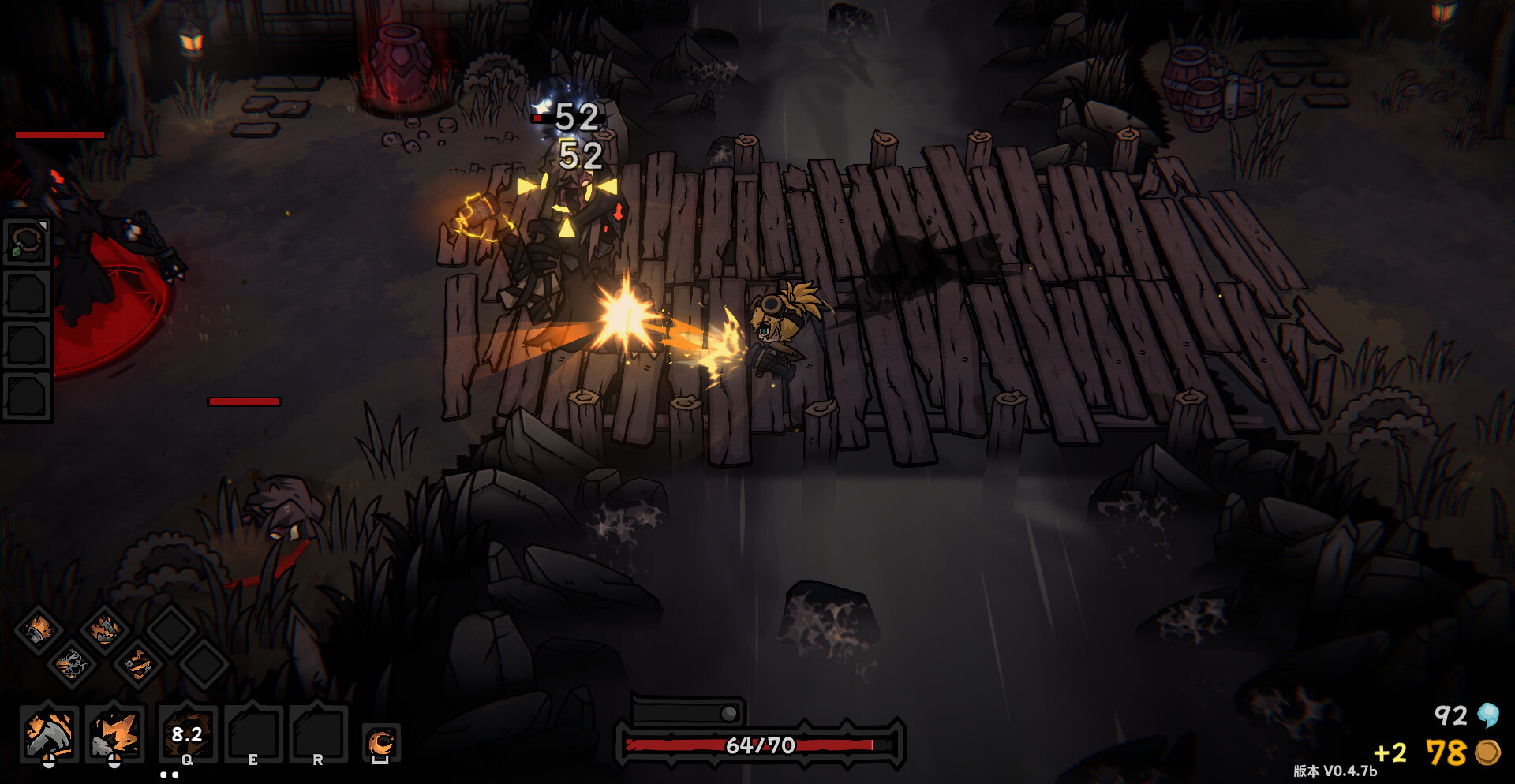Select the necklace item slot with green gem

tap(28, 242)
